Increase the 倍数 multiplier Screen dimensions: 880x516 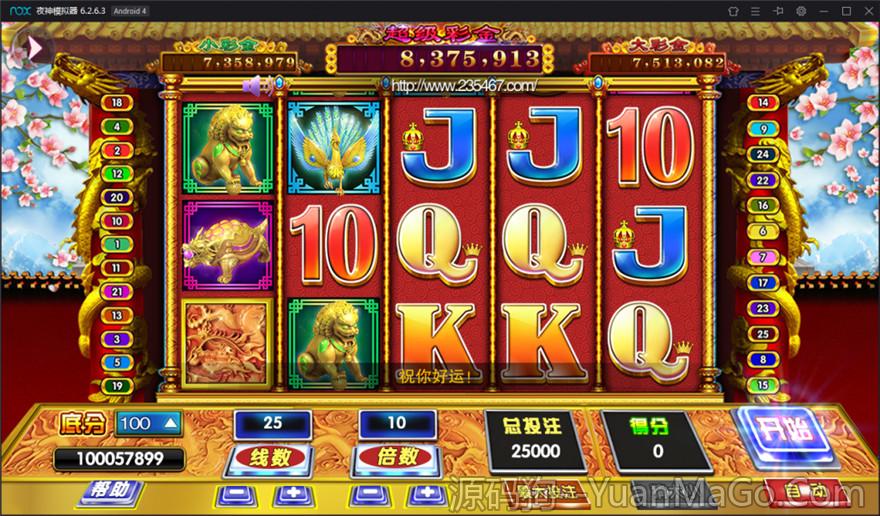click(428, 494)
